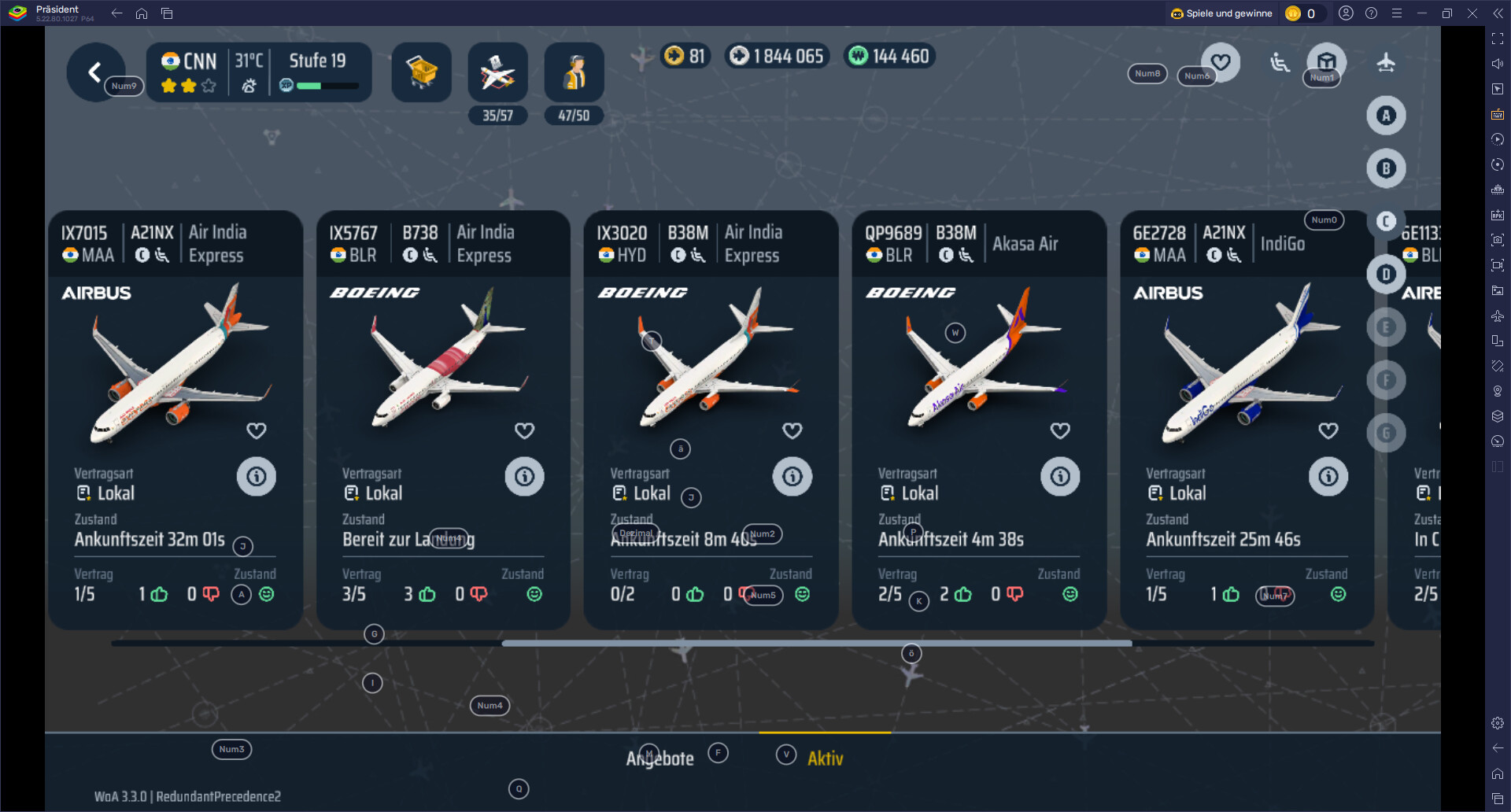View info for IndiGo flight 6E2728
Screen dimensions: 1511x812
1328,476
